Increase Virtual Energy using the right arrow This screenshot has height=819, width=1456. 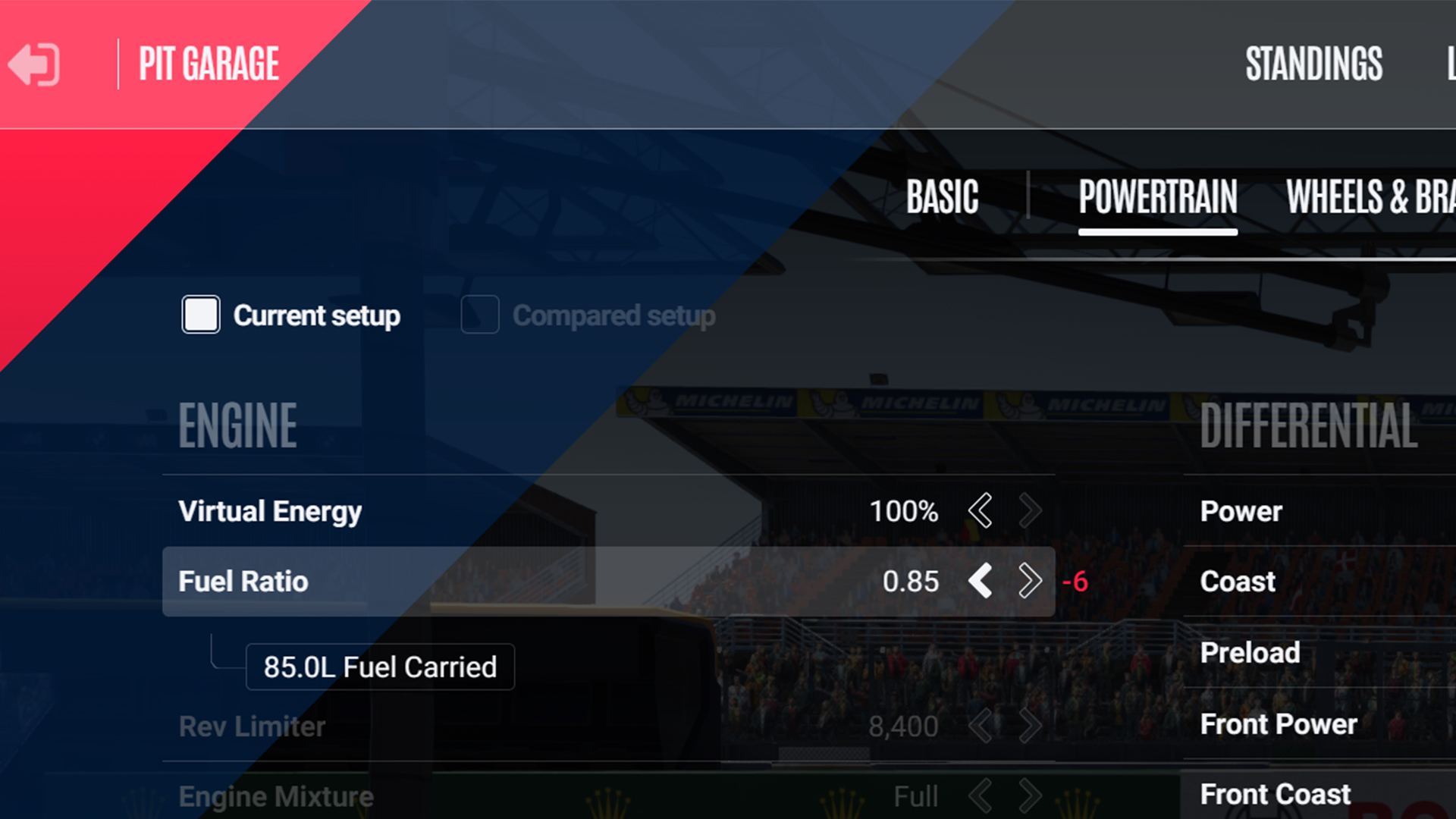(x=1030, y=511)
